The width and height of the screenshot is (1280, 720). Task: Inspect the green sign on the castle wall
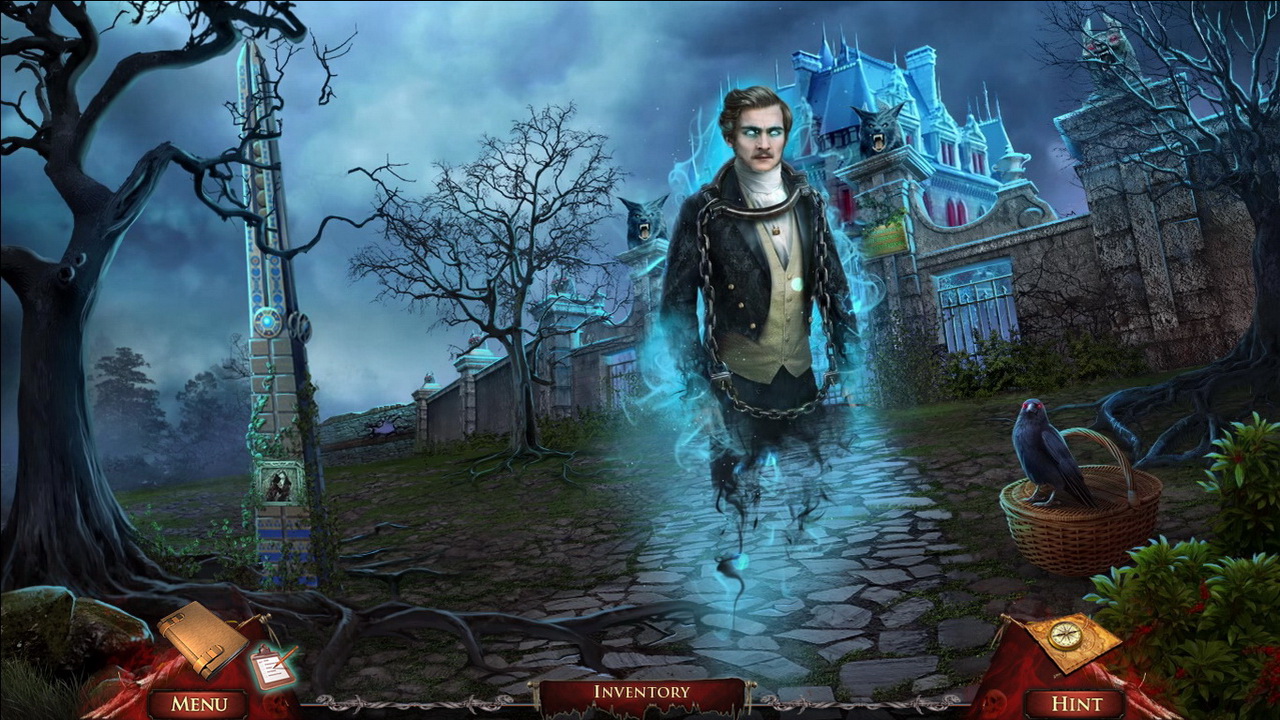pos(885,237)
